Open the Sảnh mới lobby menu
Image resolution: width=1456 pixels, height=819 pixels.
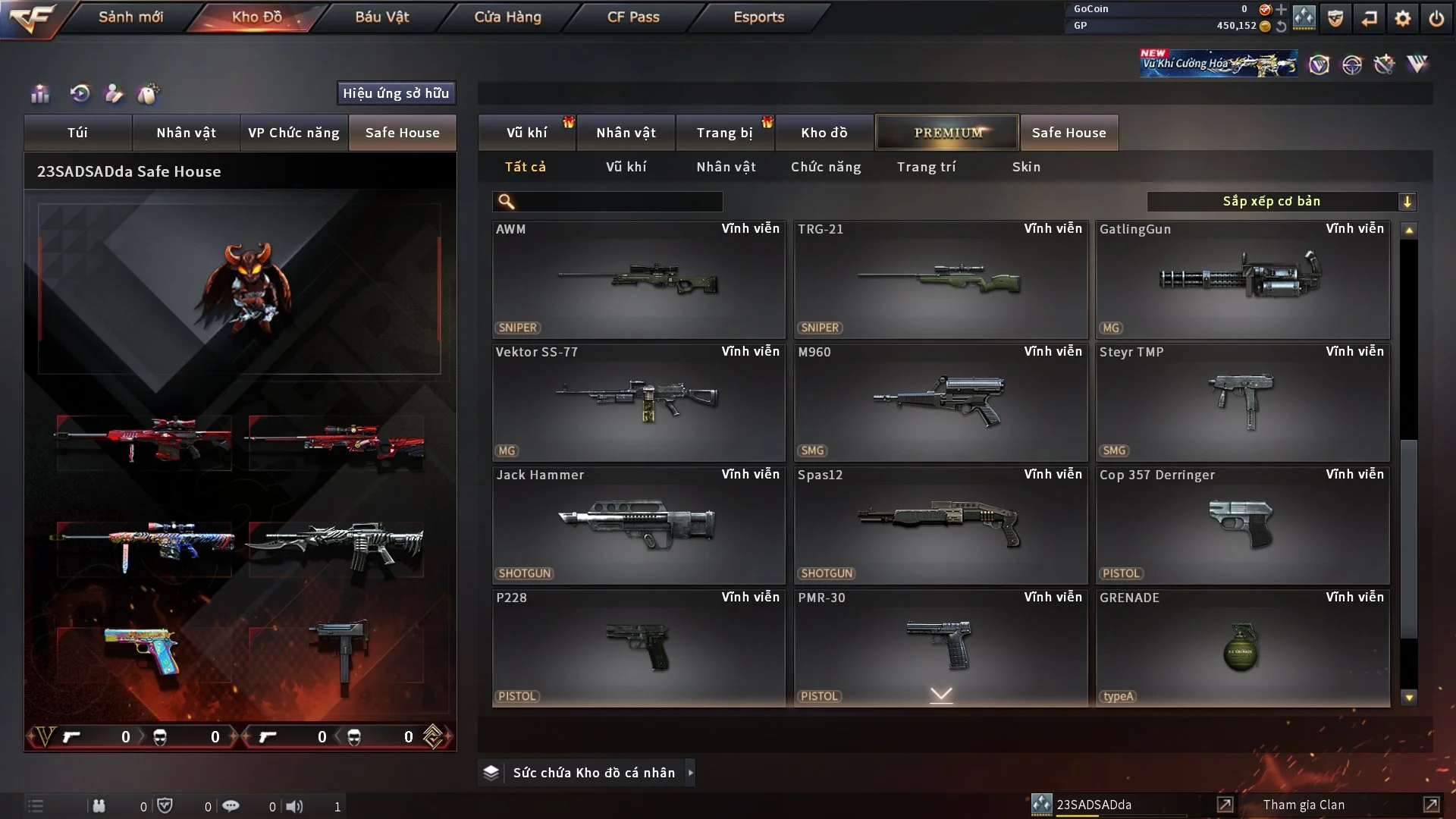coord(130,17)
